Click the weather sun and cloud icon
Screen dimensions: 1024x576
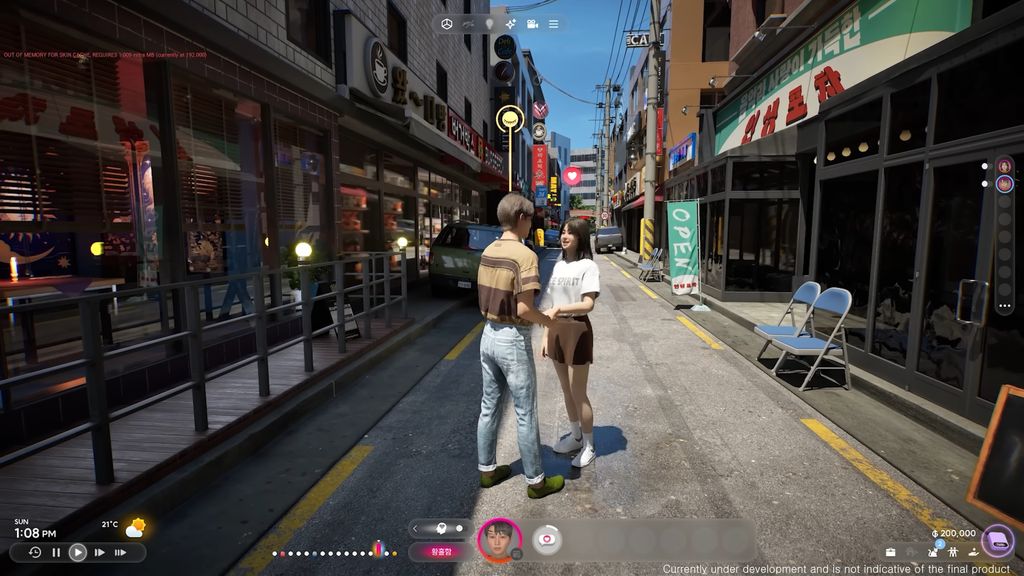pos(134,526)
